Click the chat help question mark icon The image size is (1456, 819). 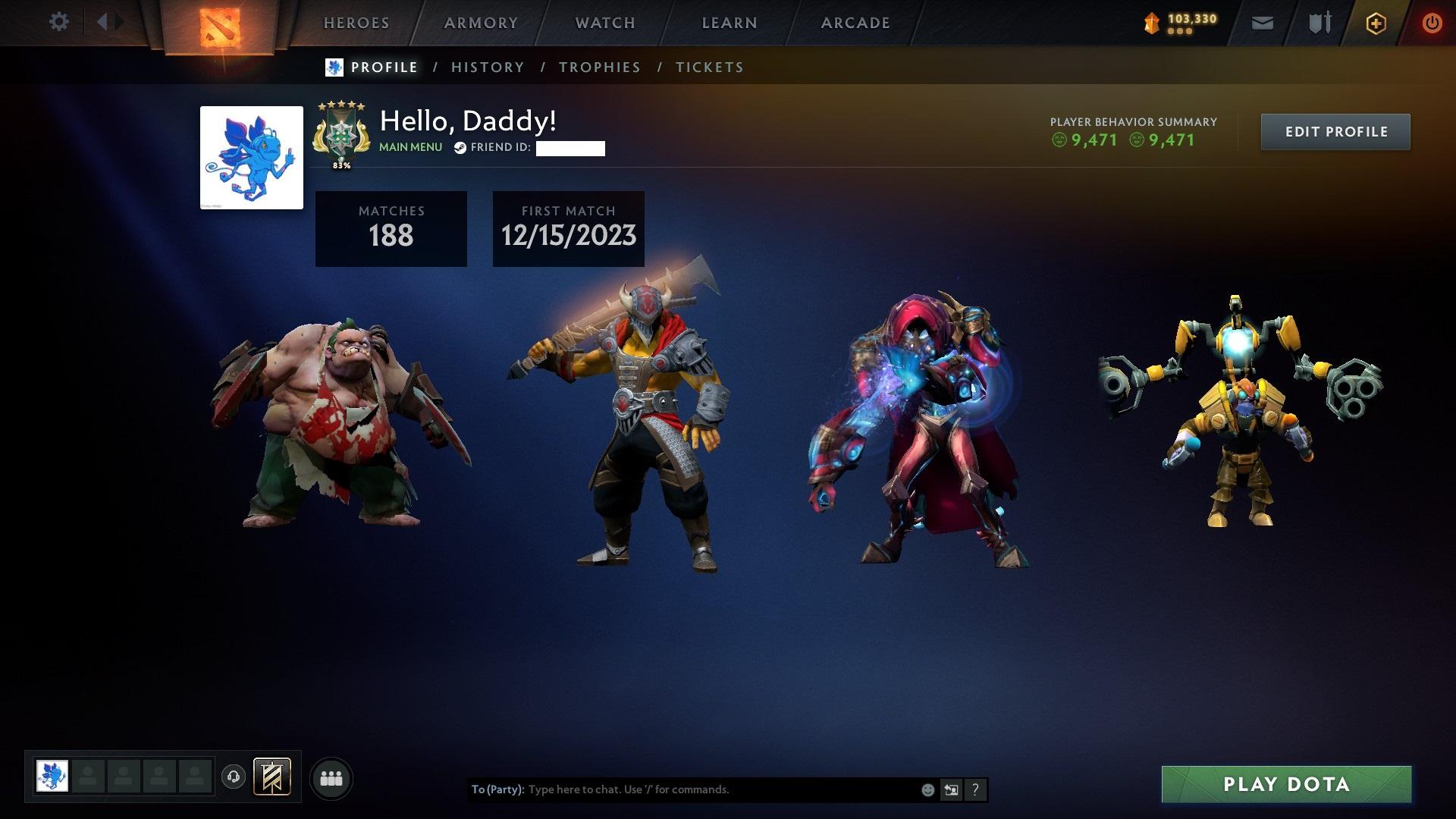click(974, 789)
